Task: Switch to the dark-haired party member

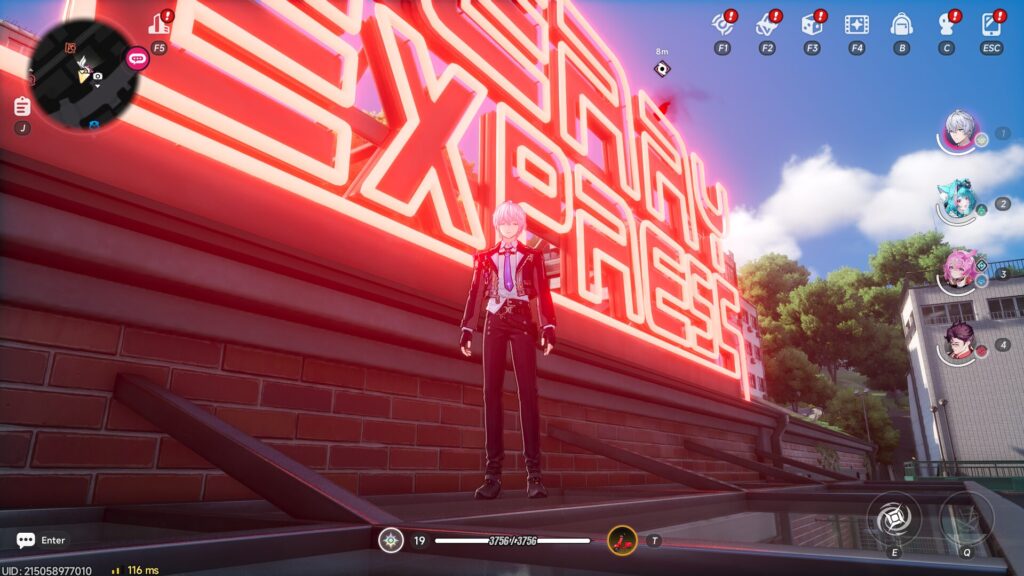Action: tap(960, 342)
